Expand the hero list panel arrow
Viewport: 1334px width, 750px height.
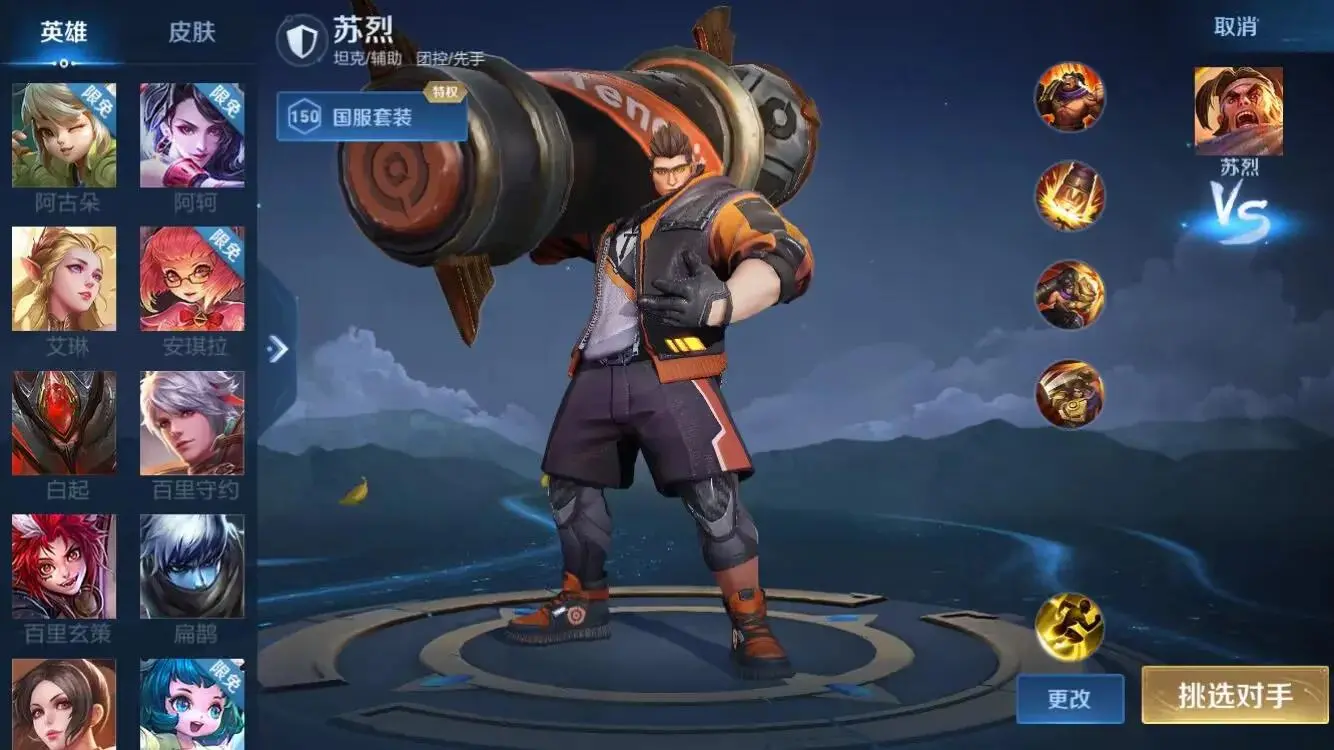coord(277,348)
